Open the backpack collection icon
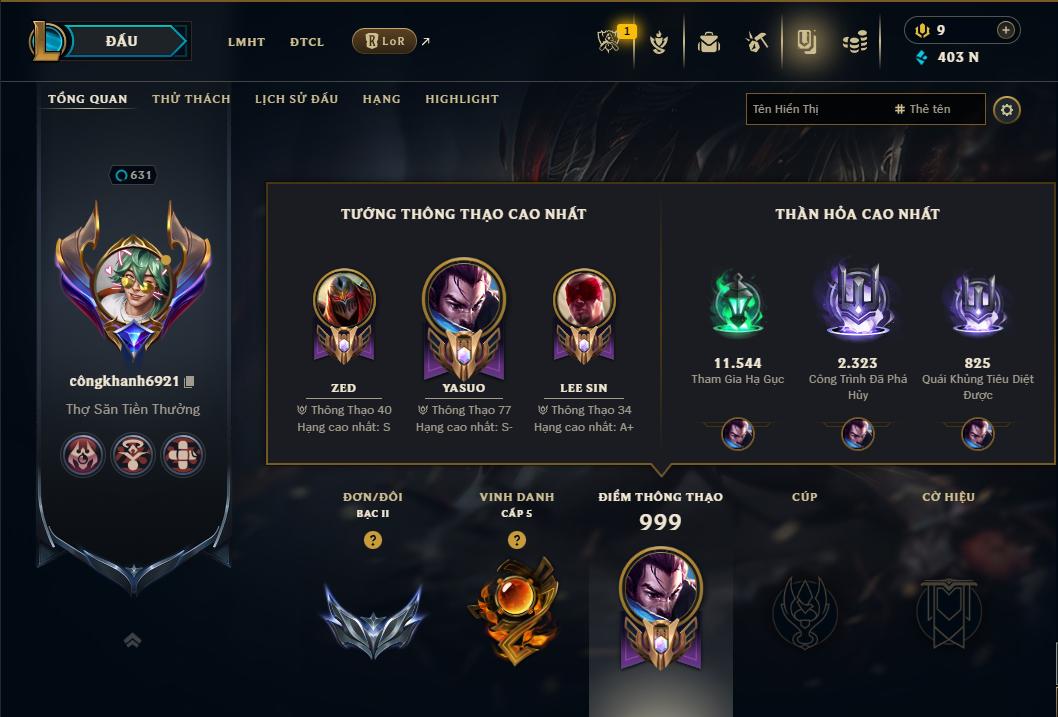The width and height of the screenshot is (1058, 717). click(x=709, y=42)
